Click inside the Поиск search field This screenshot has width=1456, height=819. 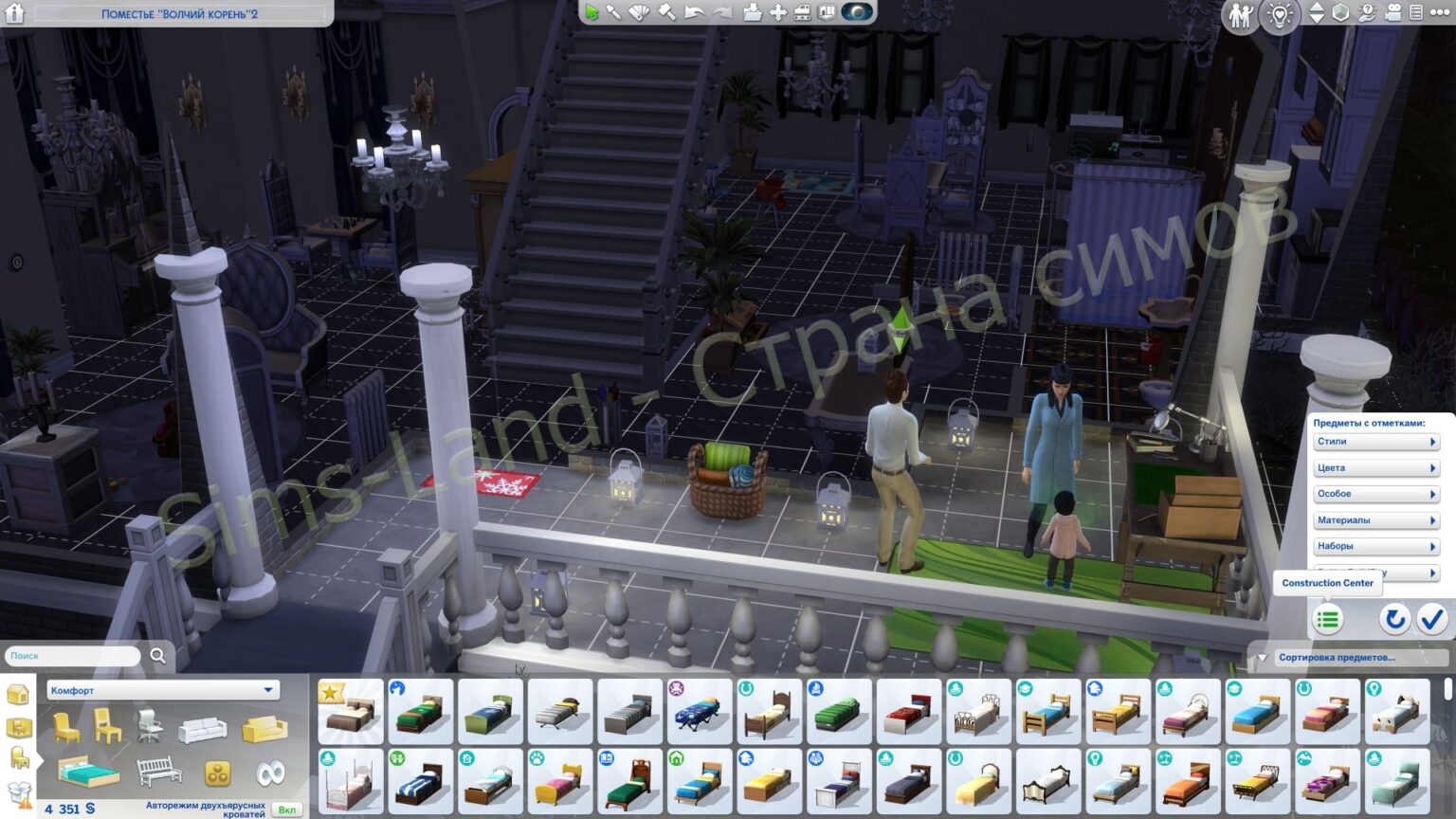pyautogui.click(x=71, y=655)
